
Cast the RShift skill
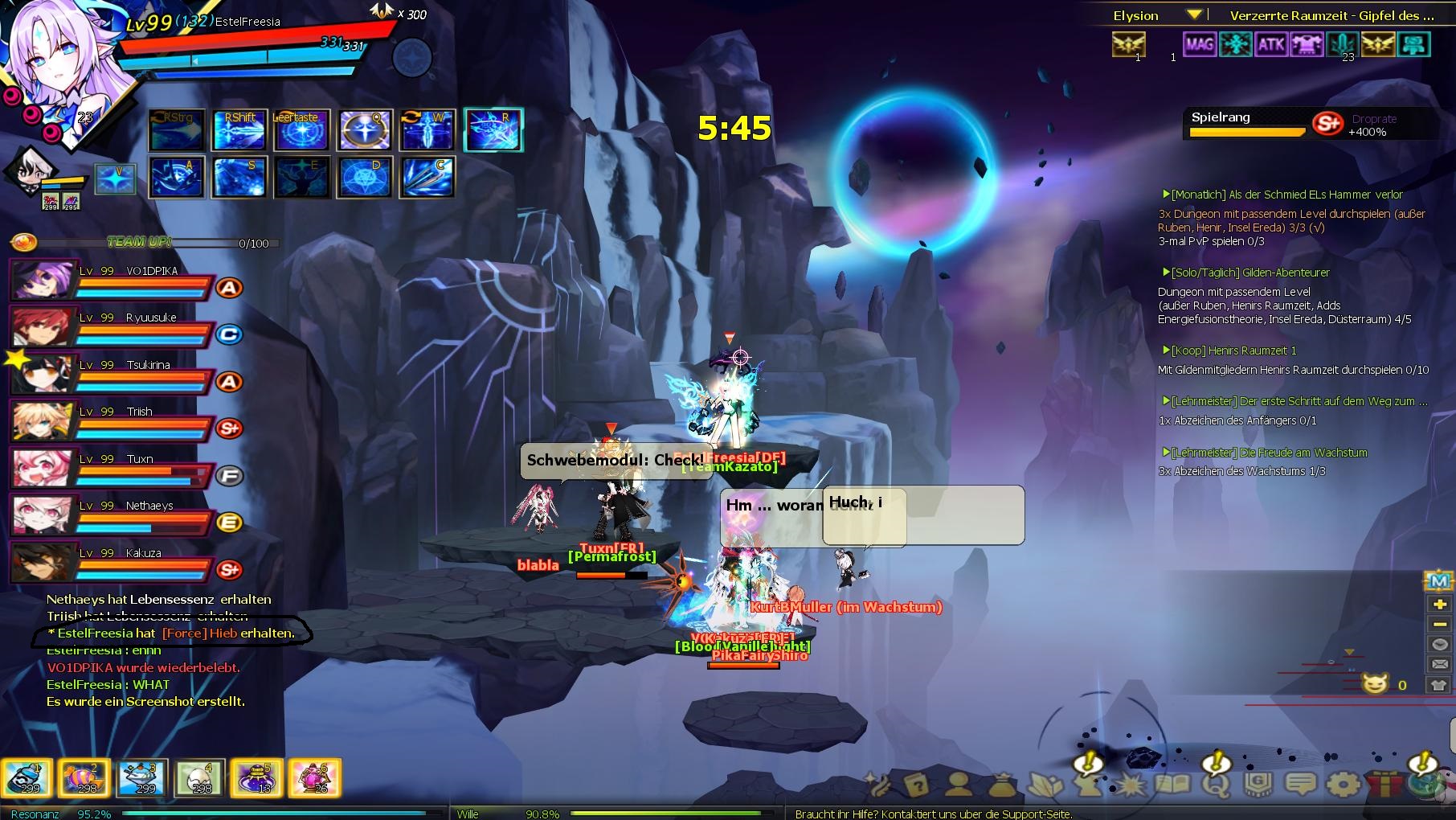tap(239, 130)
